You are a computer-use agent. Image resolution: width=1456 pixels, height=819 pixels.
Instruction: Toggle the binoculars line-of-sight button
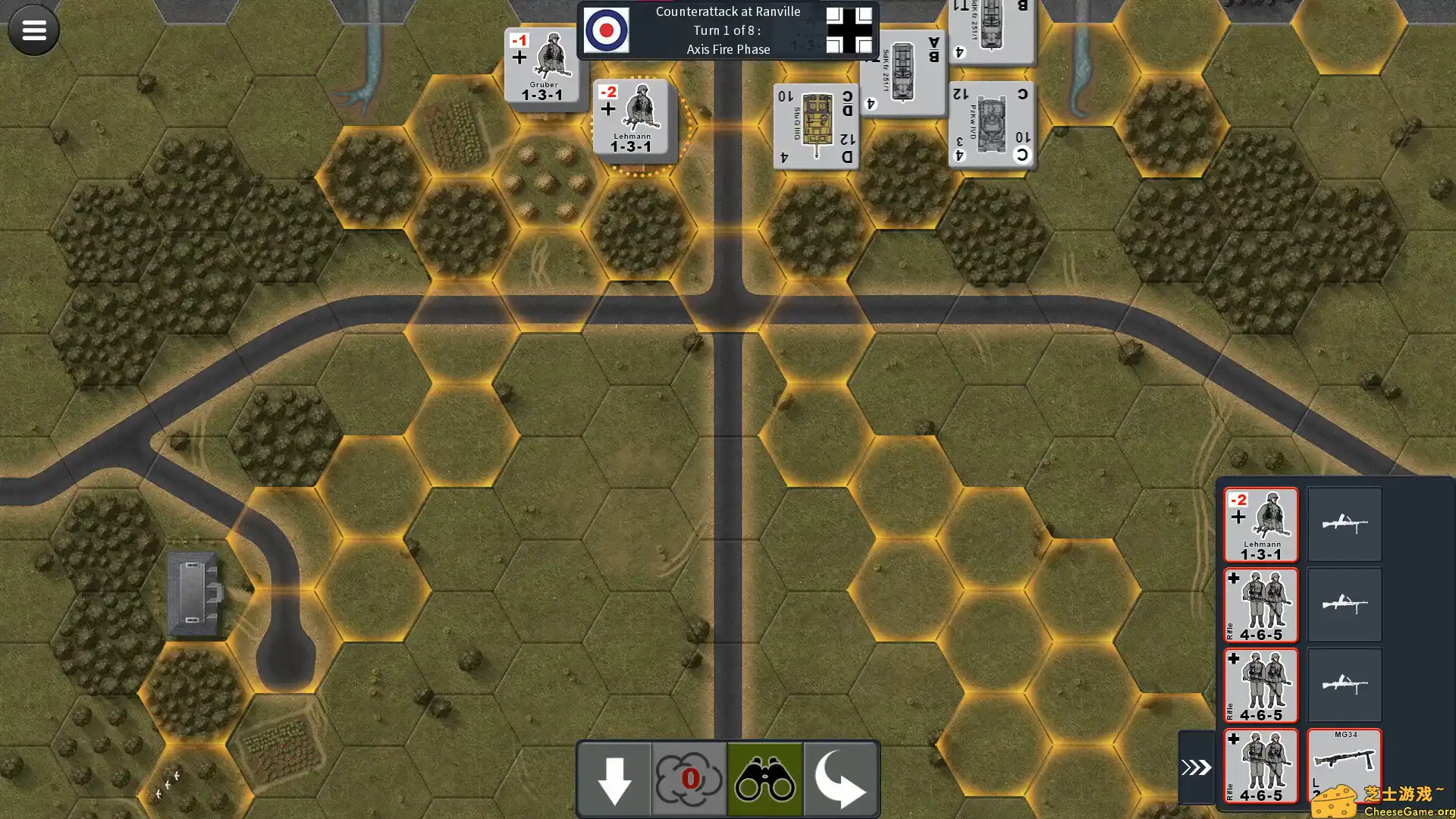point(764,779)
